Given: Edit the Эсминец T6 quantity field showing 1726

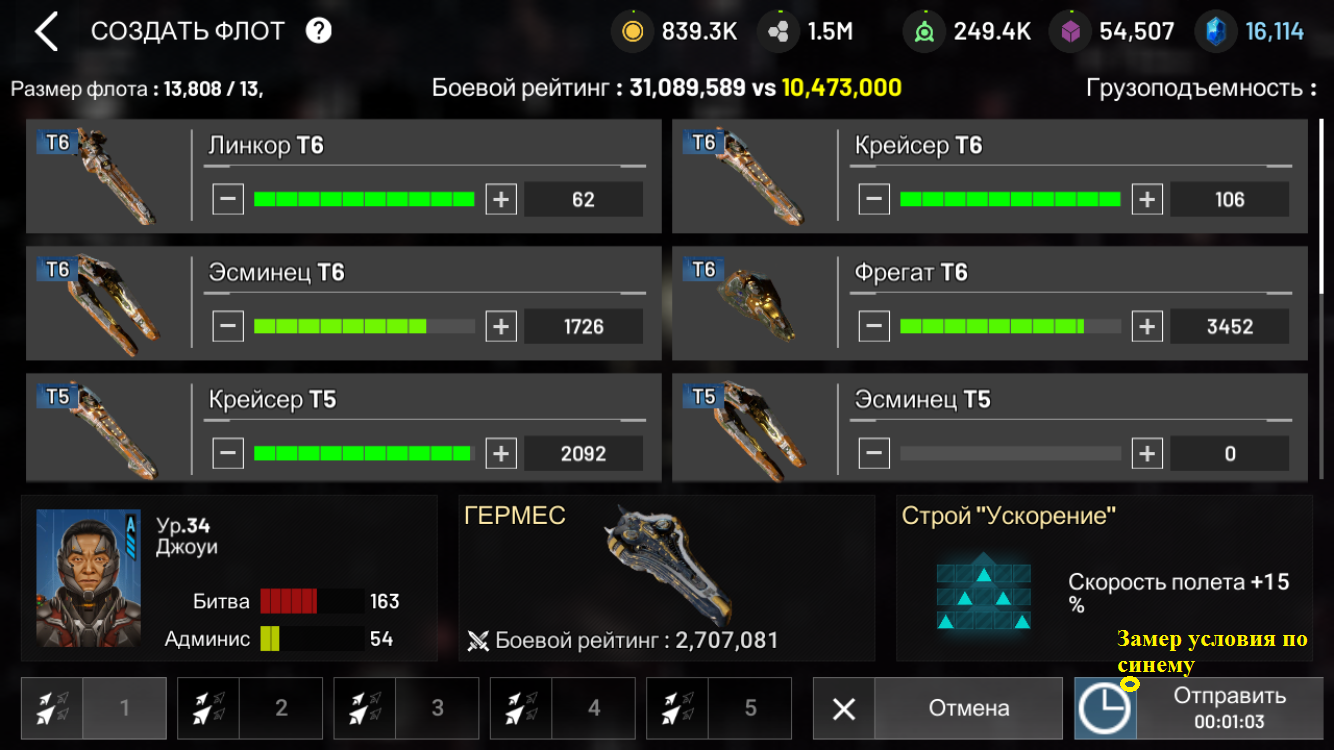Looking at the screenshot, I should [x=583, y=326].
